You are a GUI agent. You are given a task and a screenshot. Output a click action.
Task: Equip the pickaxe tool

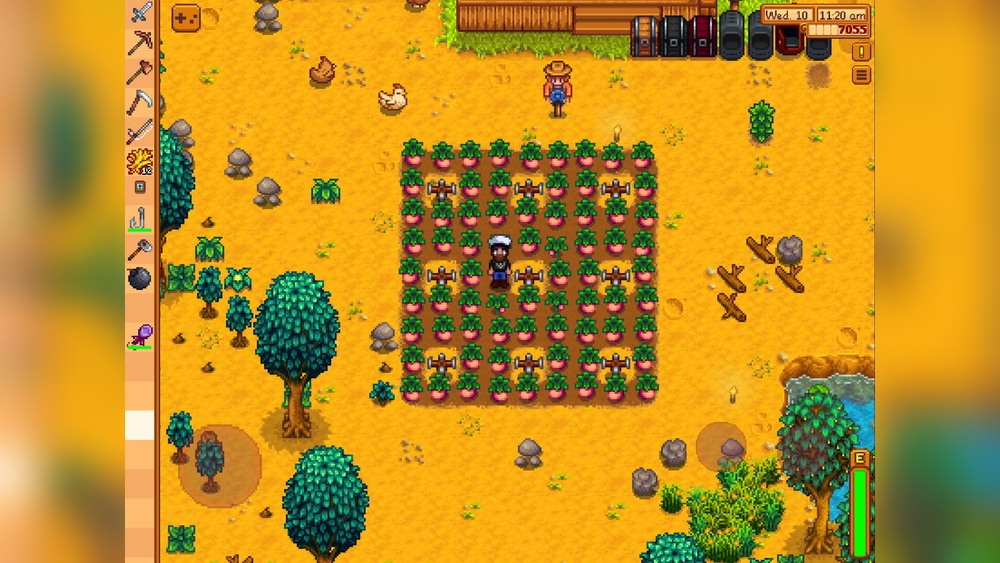click(x=140, y=42)
